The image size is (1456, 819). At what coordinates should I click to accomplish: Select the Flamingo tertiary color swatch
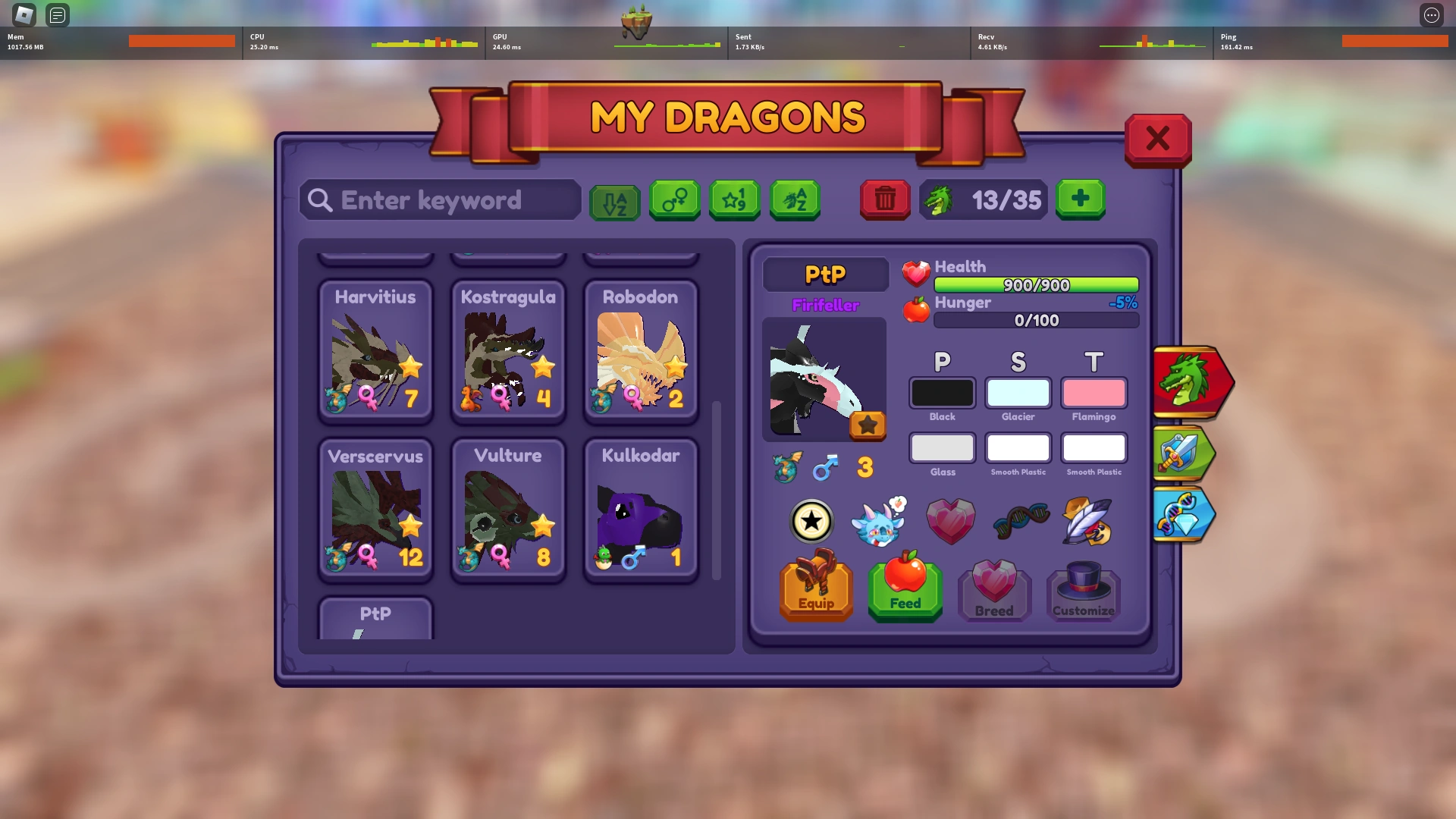(1094, 393)
